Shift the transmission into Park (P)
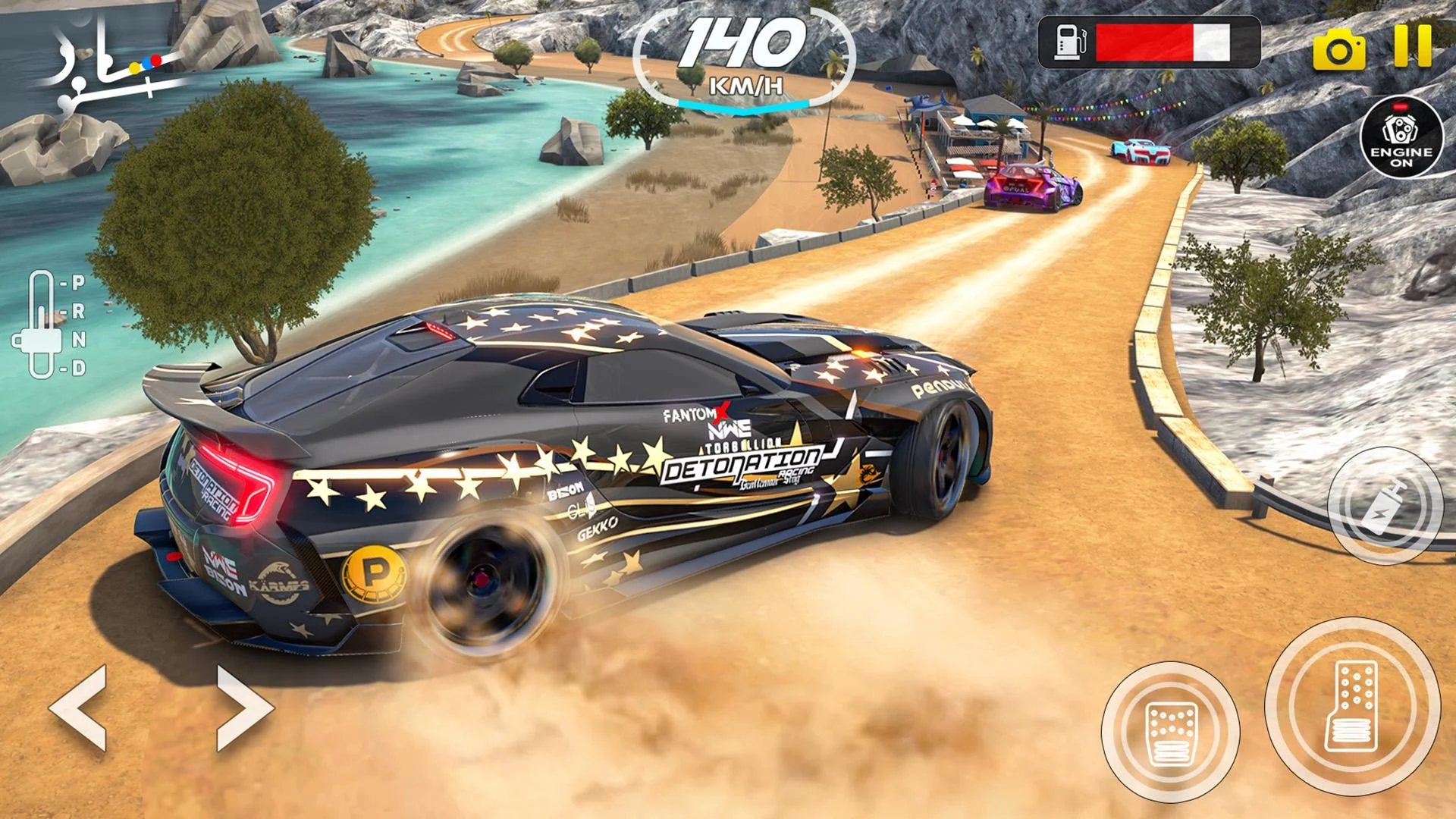This screenshot has width=1456, height=819. coord(78,282)
